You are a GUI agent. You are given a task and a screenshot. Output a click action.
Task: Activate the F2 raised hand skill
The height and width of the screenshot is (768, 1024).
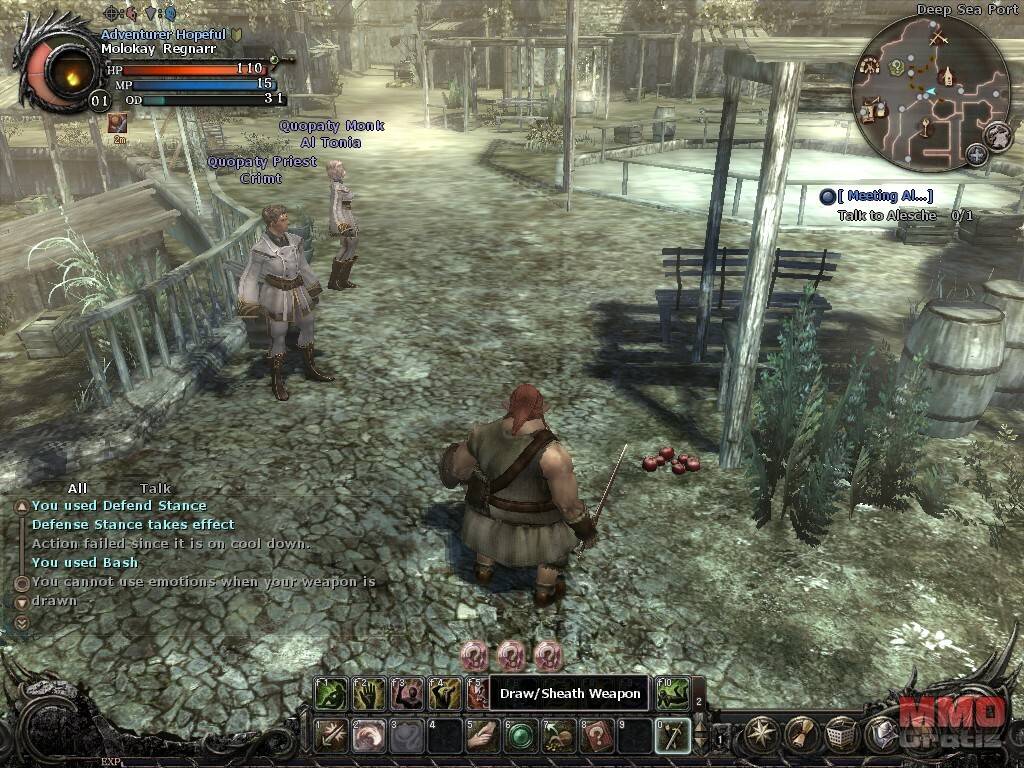click(x=368, y=693)
